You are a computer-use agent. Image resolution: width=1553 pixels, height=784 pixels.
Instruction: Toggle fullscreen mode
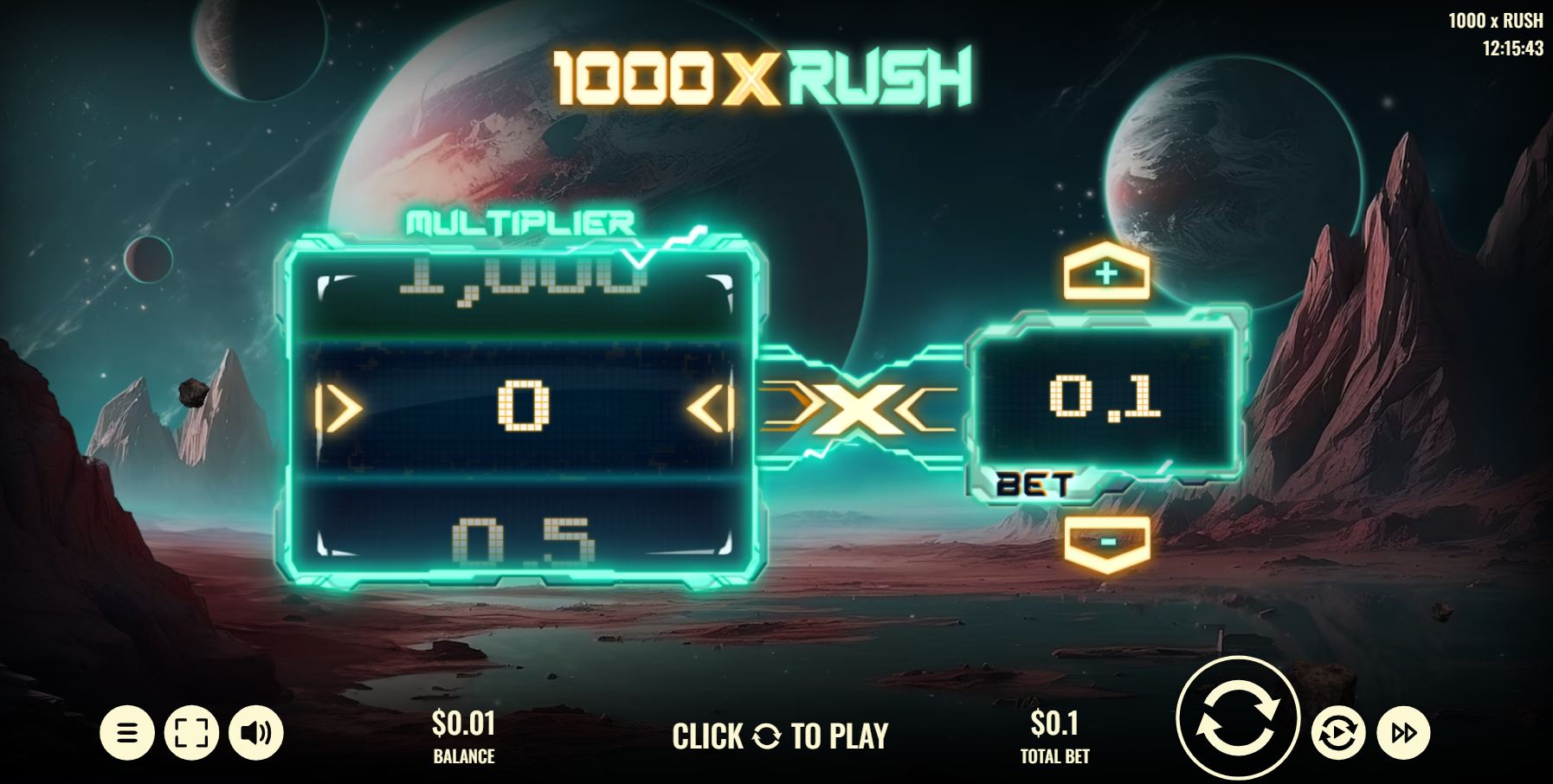pos(190,731)
